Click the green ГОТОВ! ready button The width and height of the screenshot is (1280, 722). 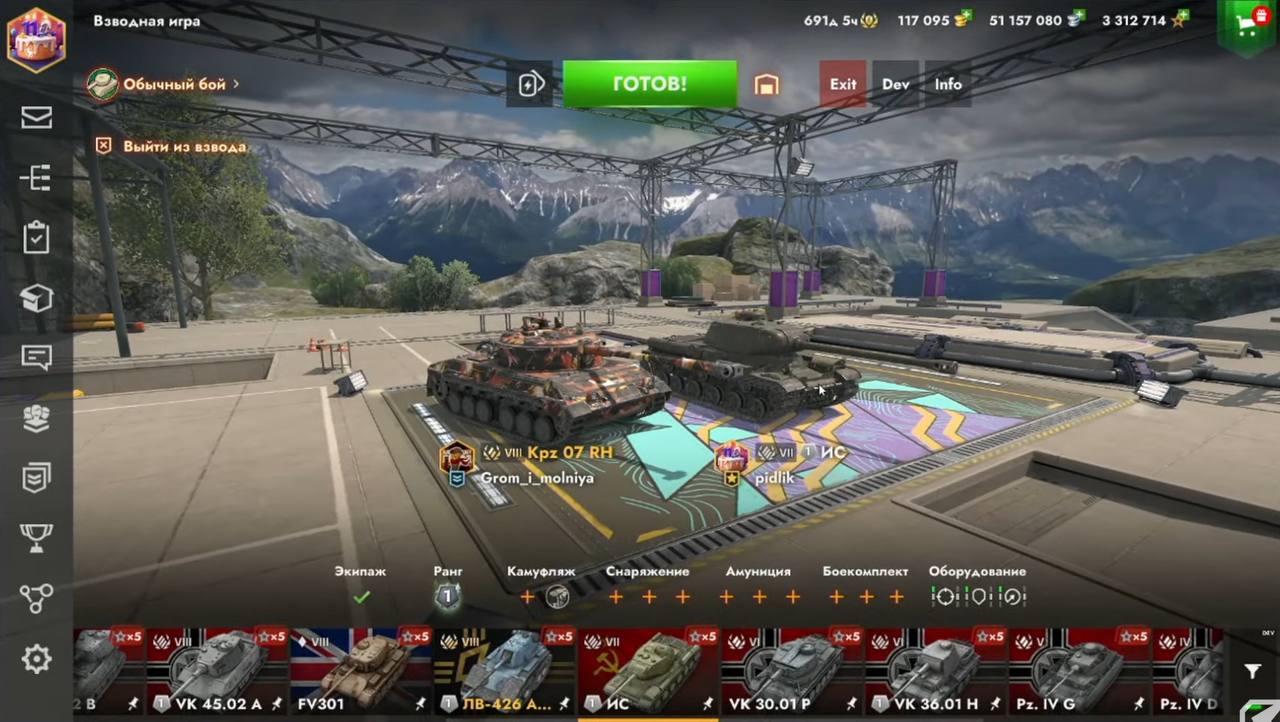click(x=649, y=84)
